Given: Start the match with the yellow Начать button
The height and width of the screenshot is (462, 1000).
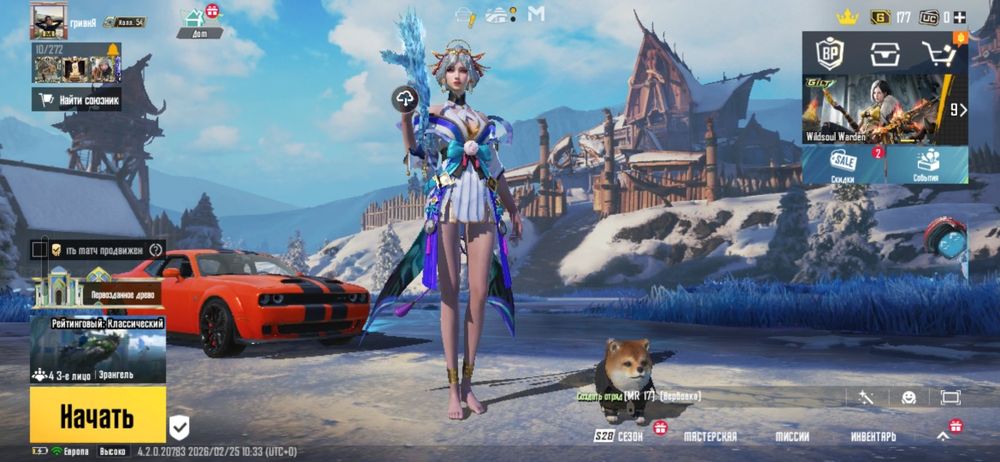Looking at the screenshot, I should pyautogui.click(x=97, y=415).
